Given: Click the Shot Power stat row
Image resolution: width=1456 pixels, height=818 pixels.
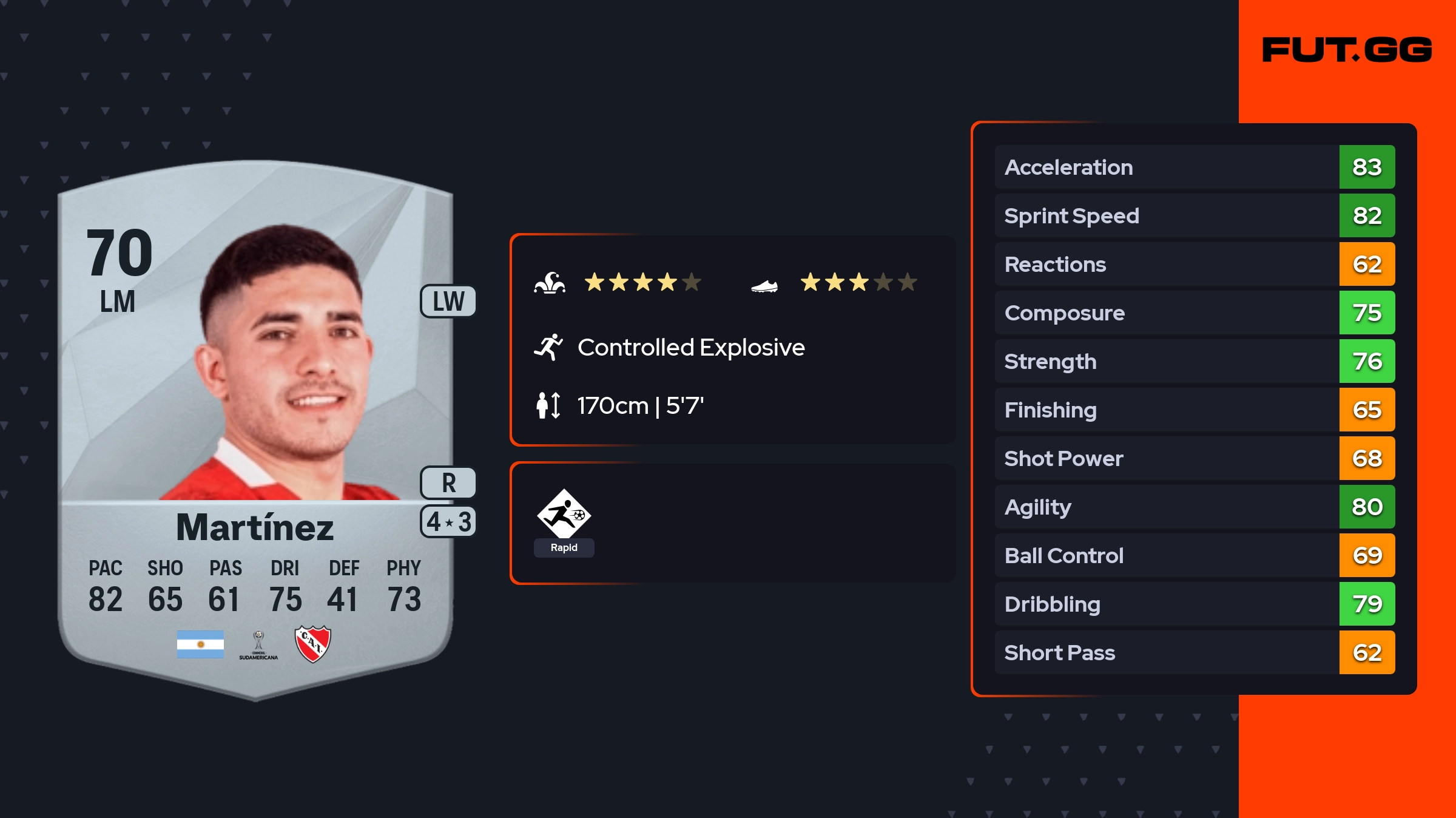Looking at the screenshot, I should 1194,458.
